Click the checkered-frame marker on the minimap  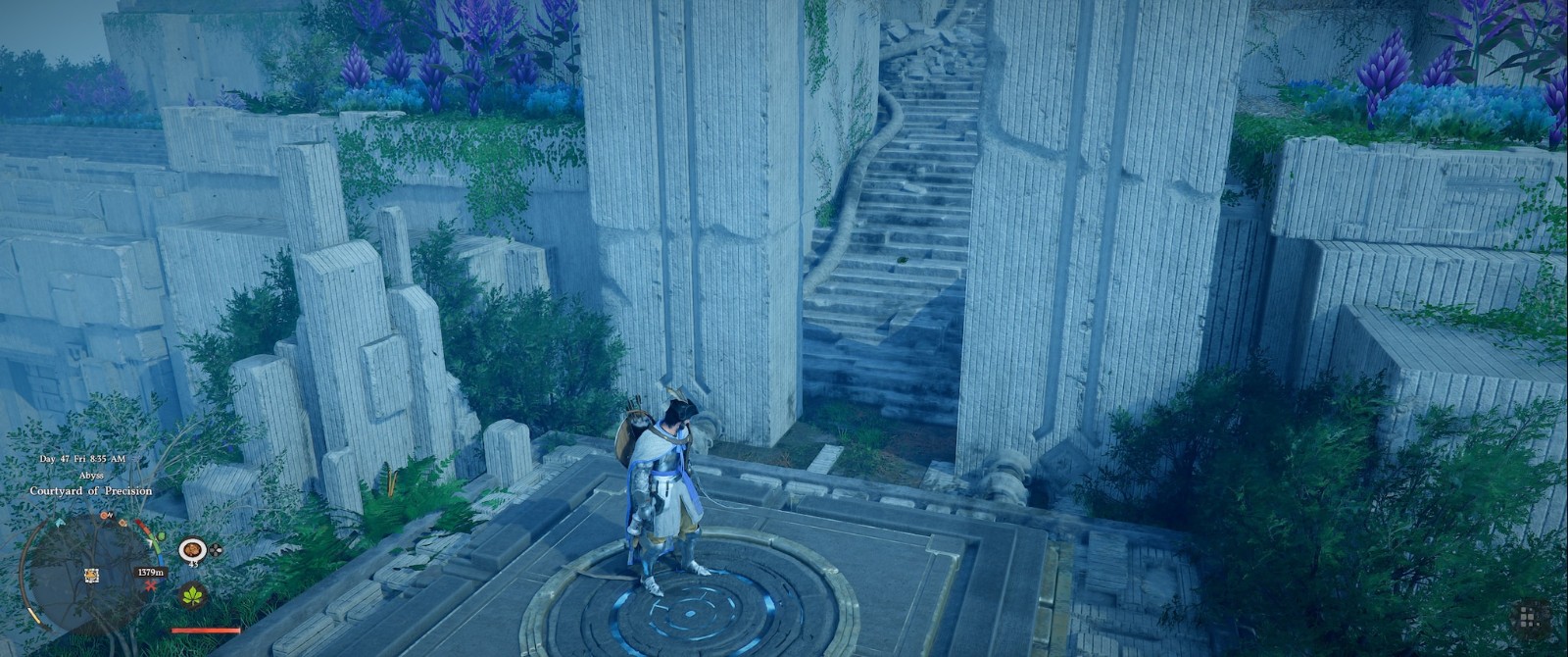tap(91, 575)
